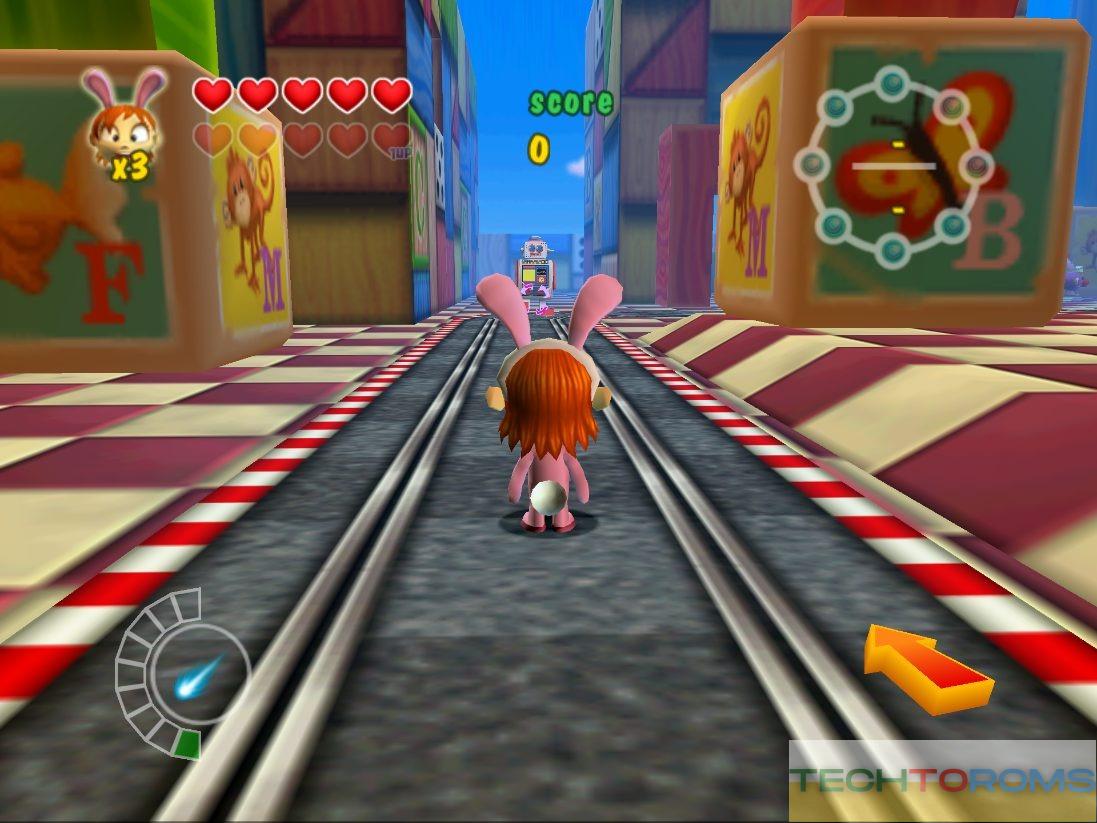
Task: Click the bunny-girl lives portrait icon
Action: click(125, 122)
